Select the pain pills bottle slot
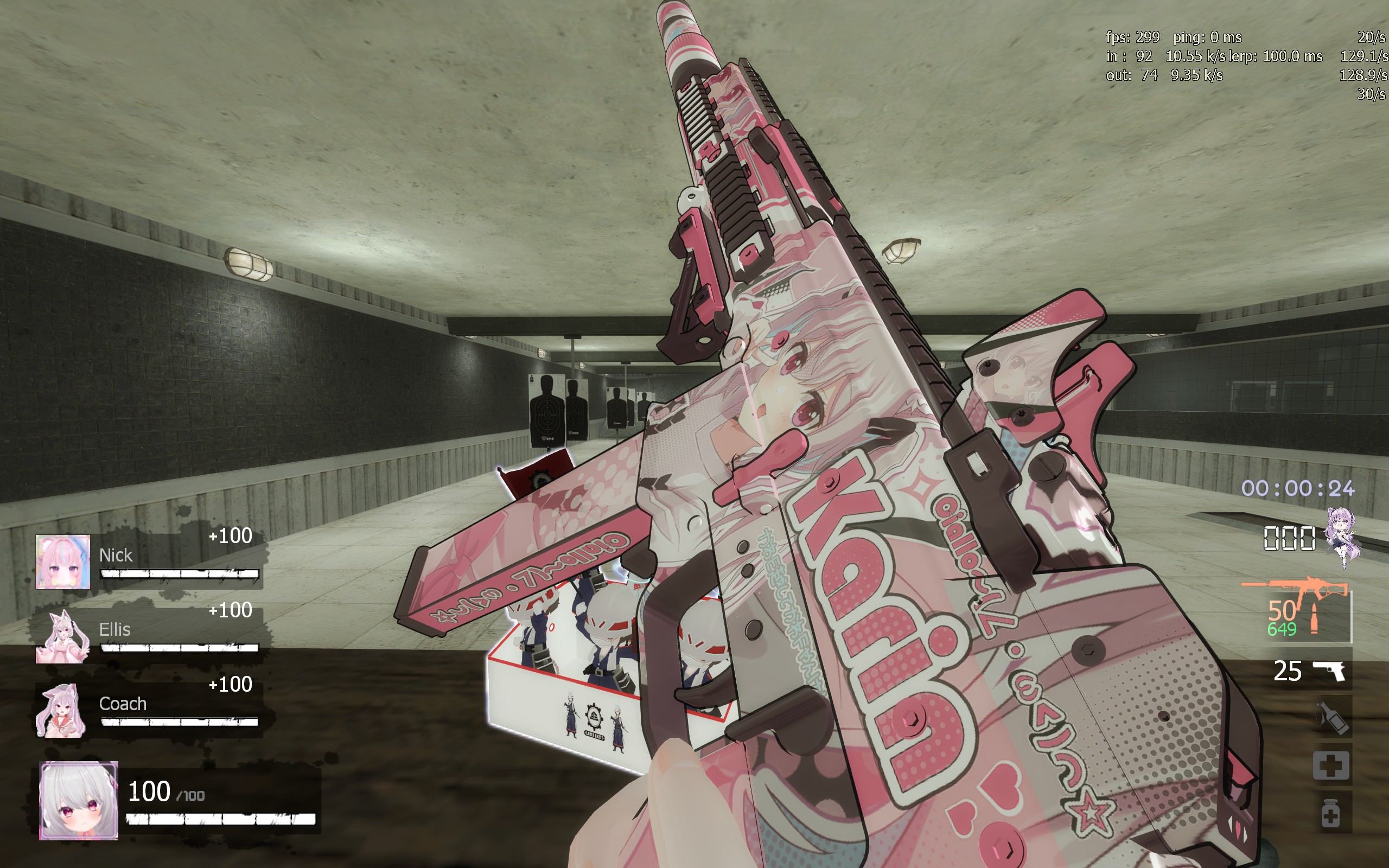Viewport: 1389px width, 868px height. [1331, 813]
